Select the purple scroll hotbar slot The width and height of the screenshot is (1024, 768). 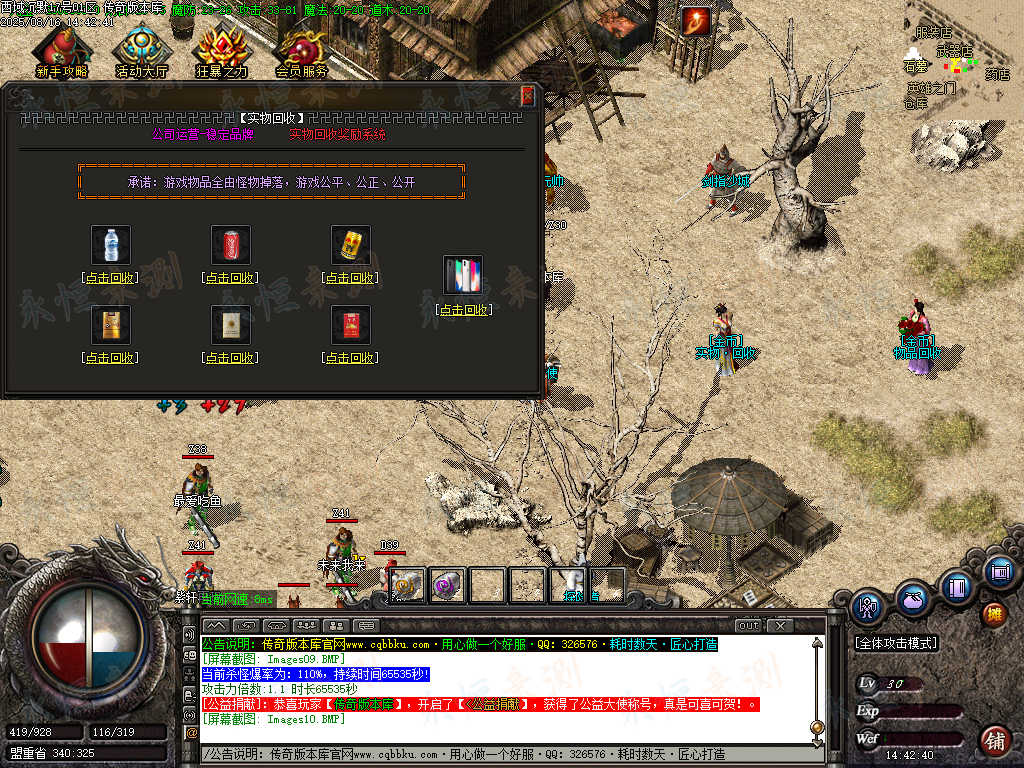(445, 585)
